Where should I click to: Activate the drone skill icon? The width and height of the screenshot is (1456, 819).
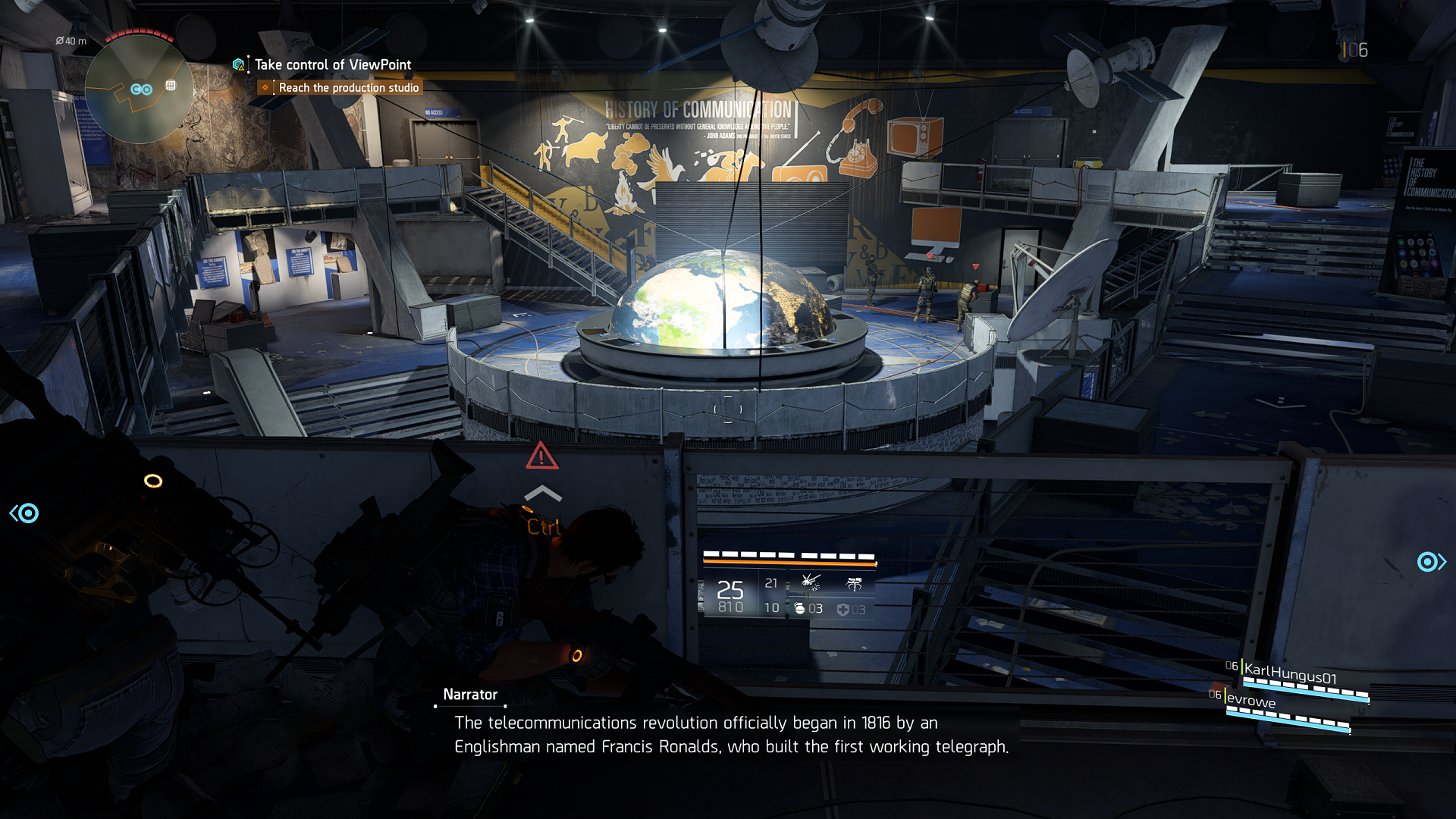coord(811,582)
